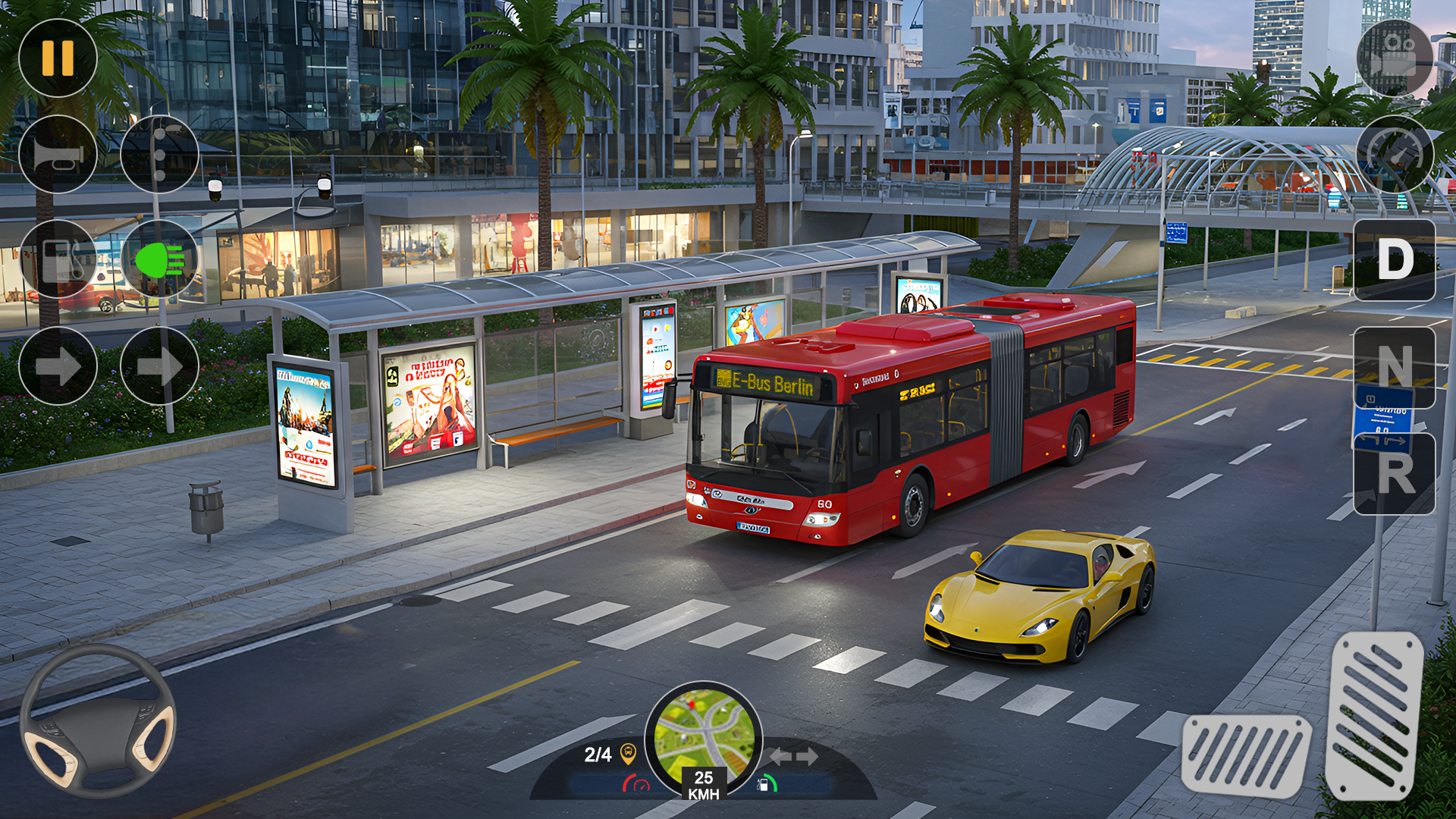This screenshot has height=819, width=1456.
Task: Honk the bus horn
Action: [58, 155]
